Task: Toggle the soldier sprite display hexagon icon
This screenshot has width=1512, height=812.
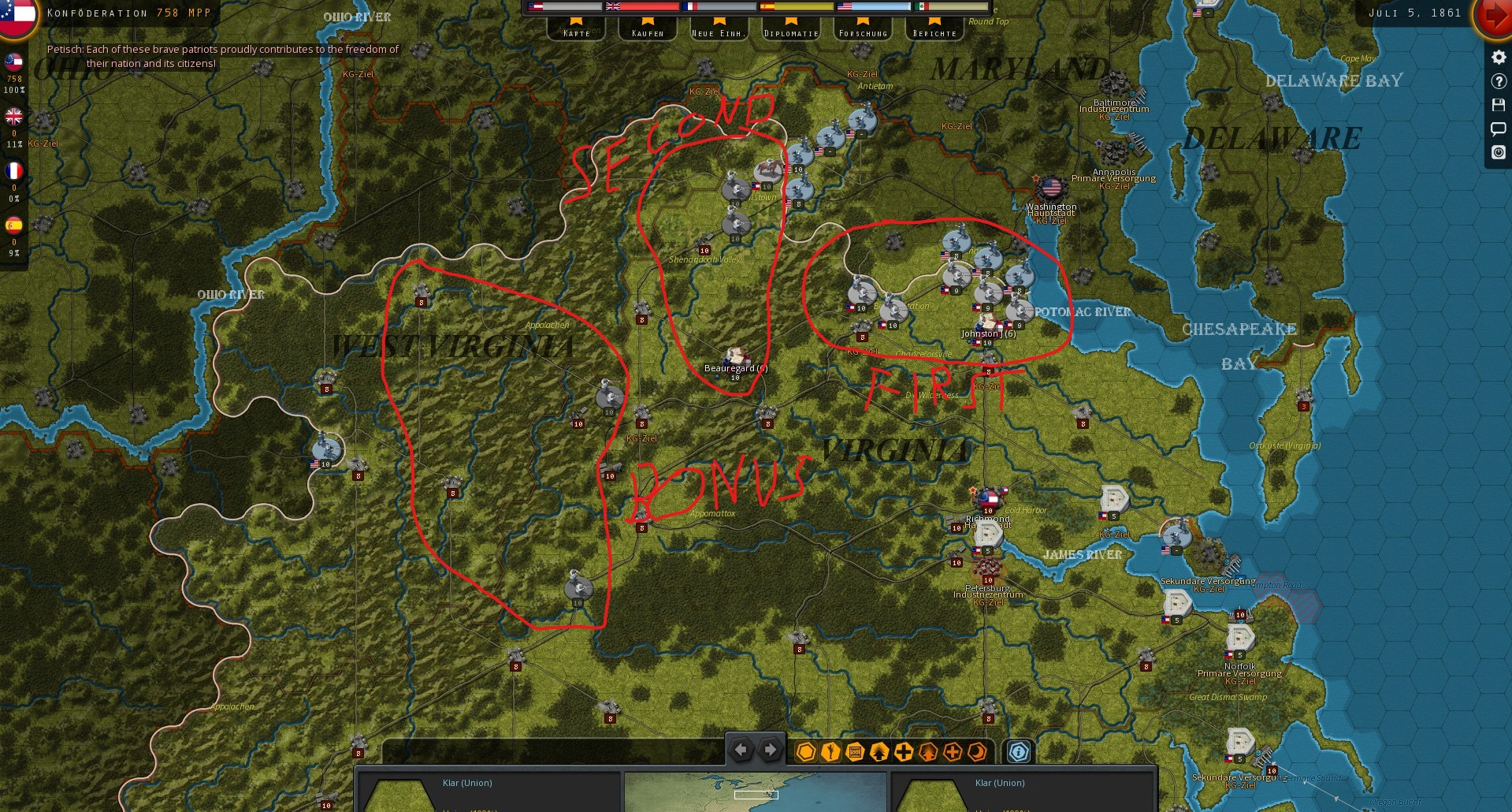Action: (x=830, y=752)
